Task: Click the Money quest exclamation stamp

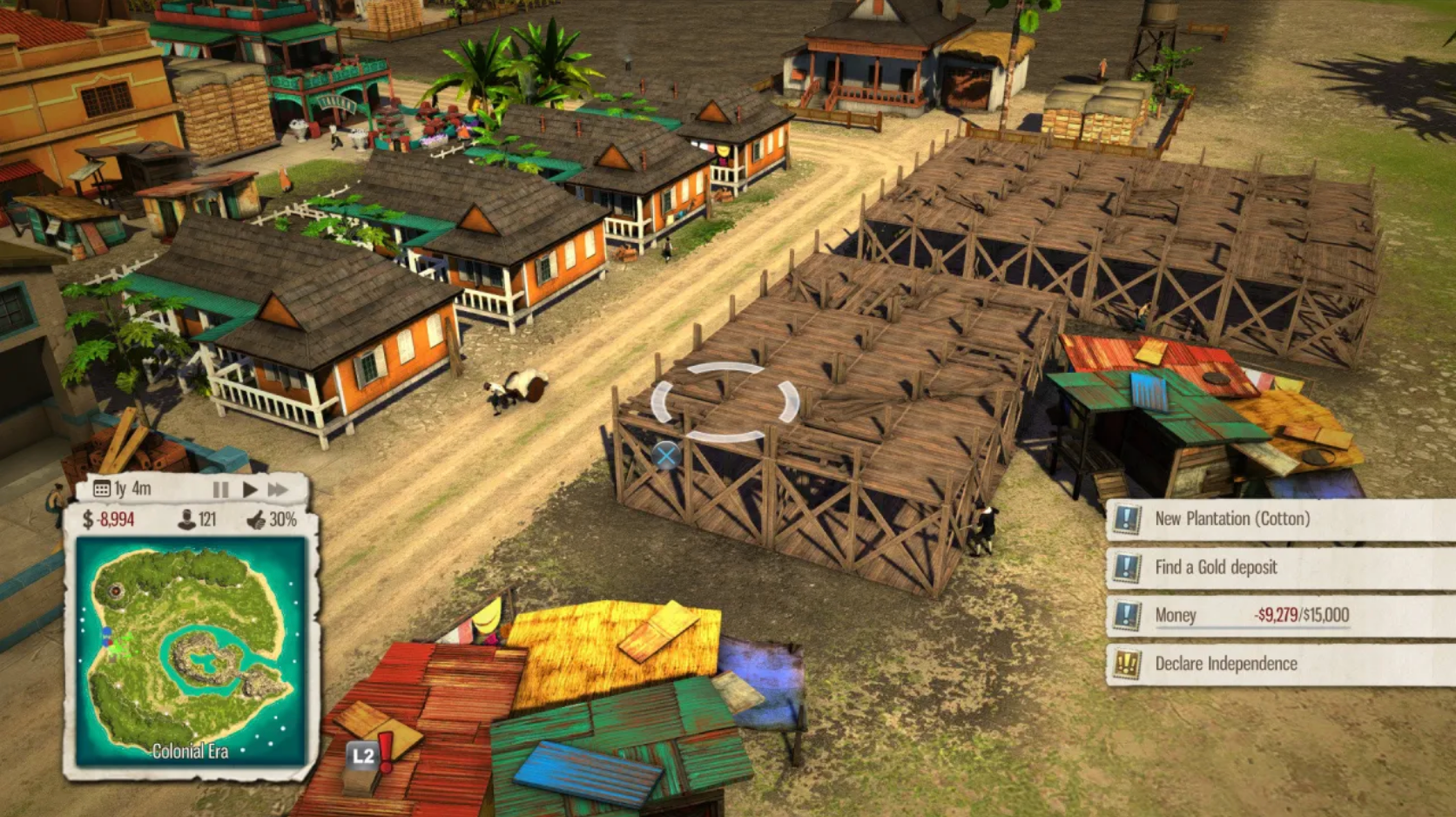Action: pyautogui.click(x=1129, y=616)
